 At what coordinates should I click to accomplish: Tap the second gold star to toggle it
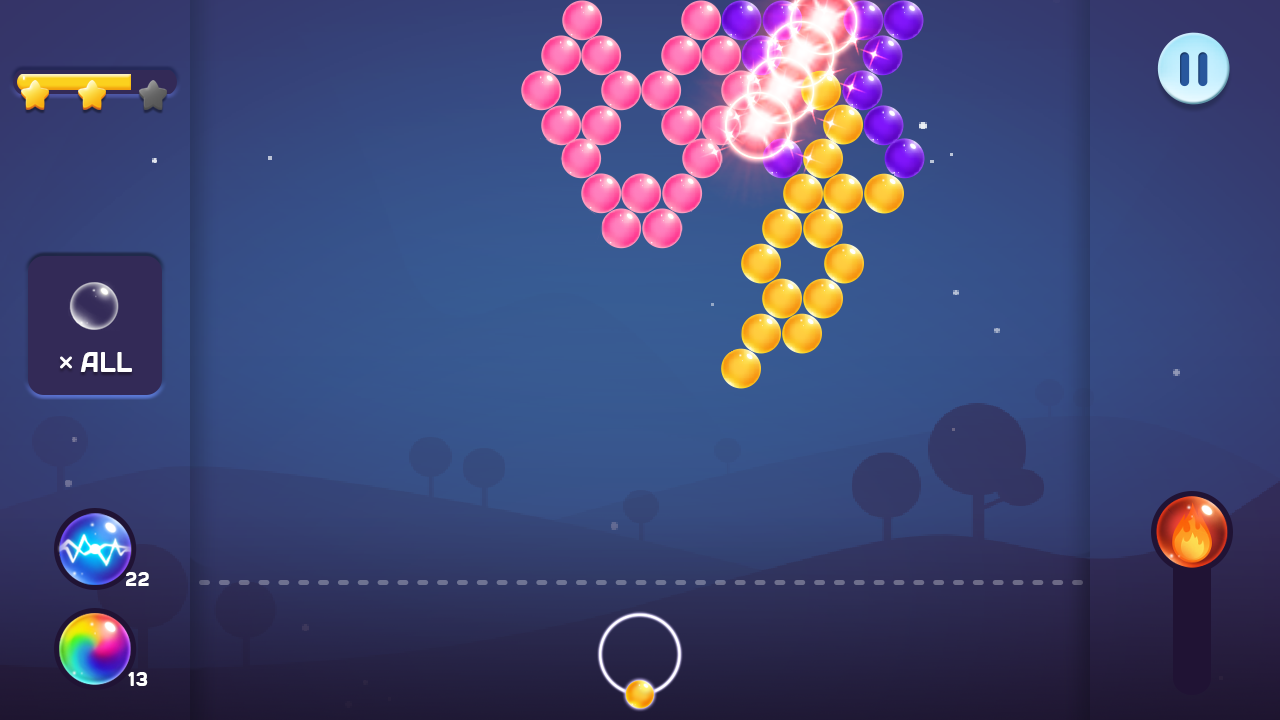pos(92,94)
